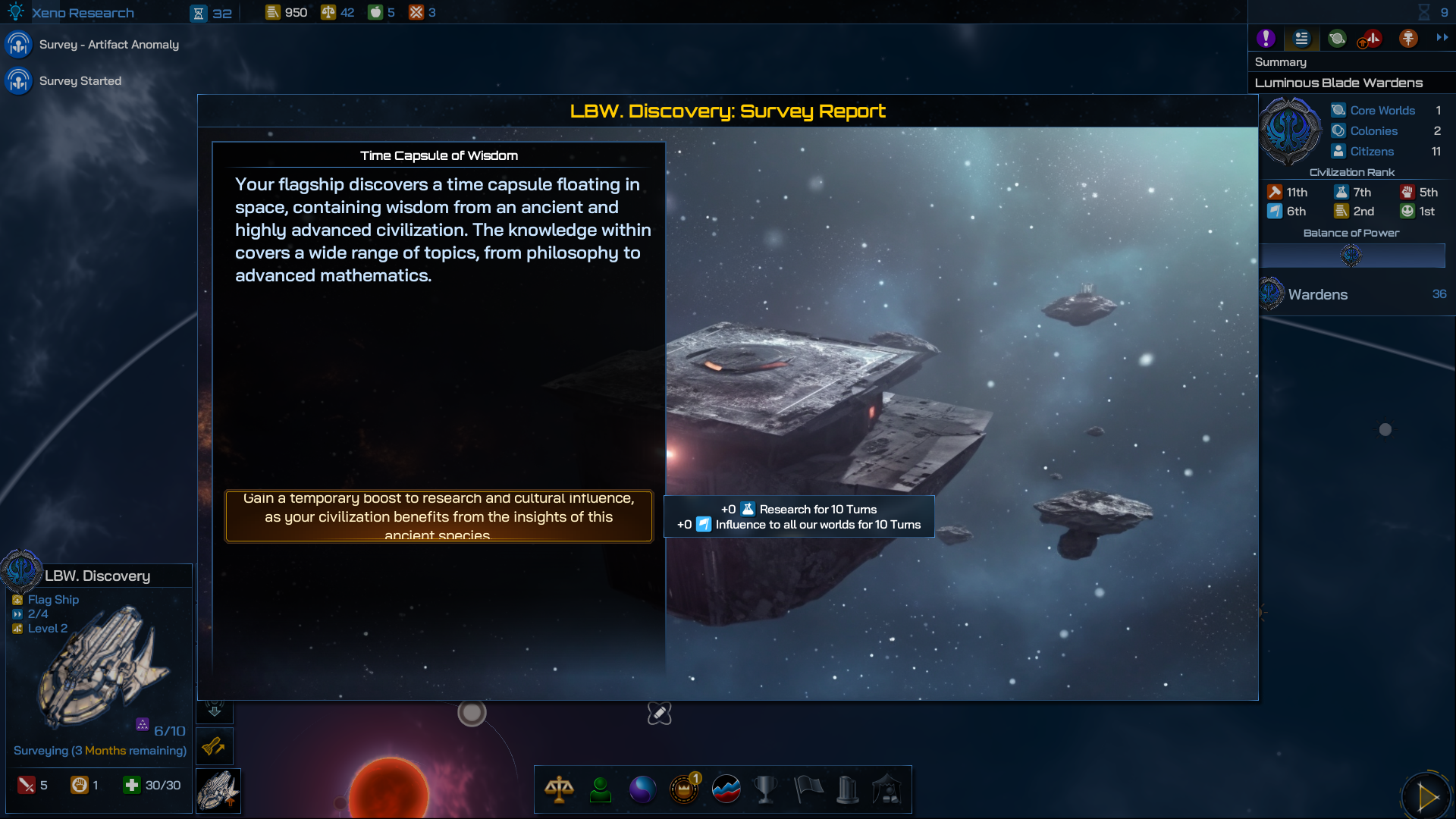This screenshot has width=1456, height=819.
Task: Open the orange starbase tab
Action: [x=1408, y=38]
